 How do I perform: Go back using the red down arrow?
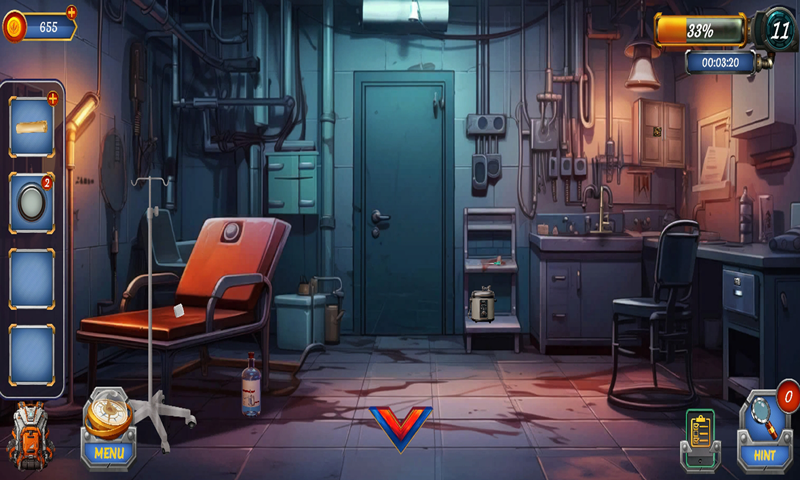coord(400,428)
